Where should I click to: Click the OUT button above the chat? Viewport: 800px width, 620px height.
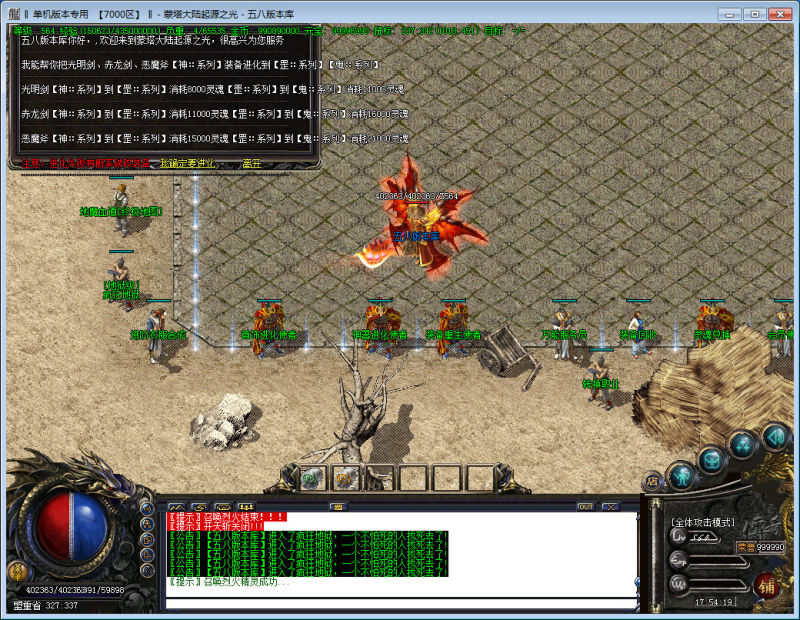[x=585, y=507]
